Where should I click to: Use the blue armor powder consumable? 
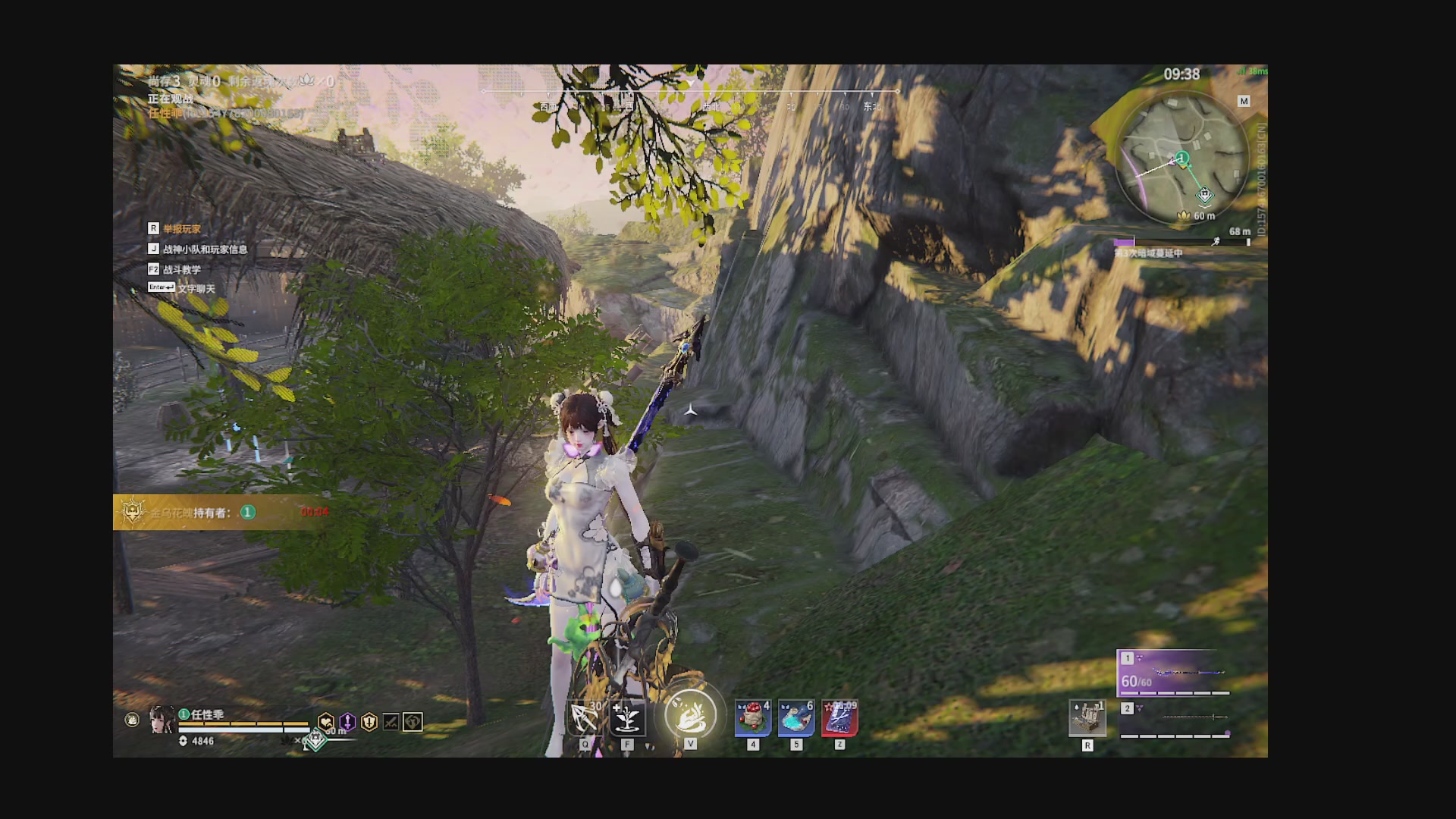click(x=796, y=717)
